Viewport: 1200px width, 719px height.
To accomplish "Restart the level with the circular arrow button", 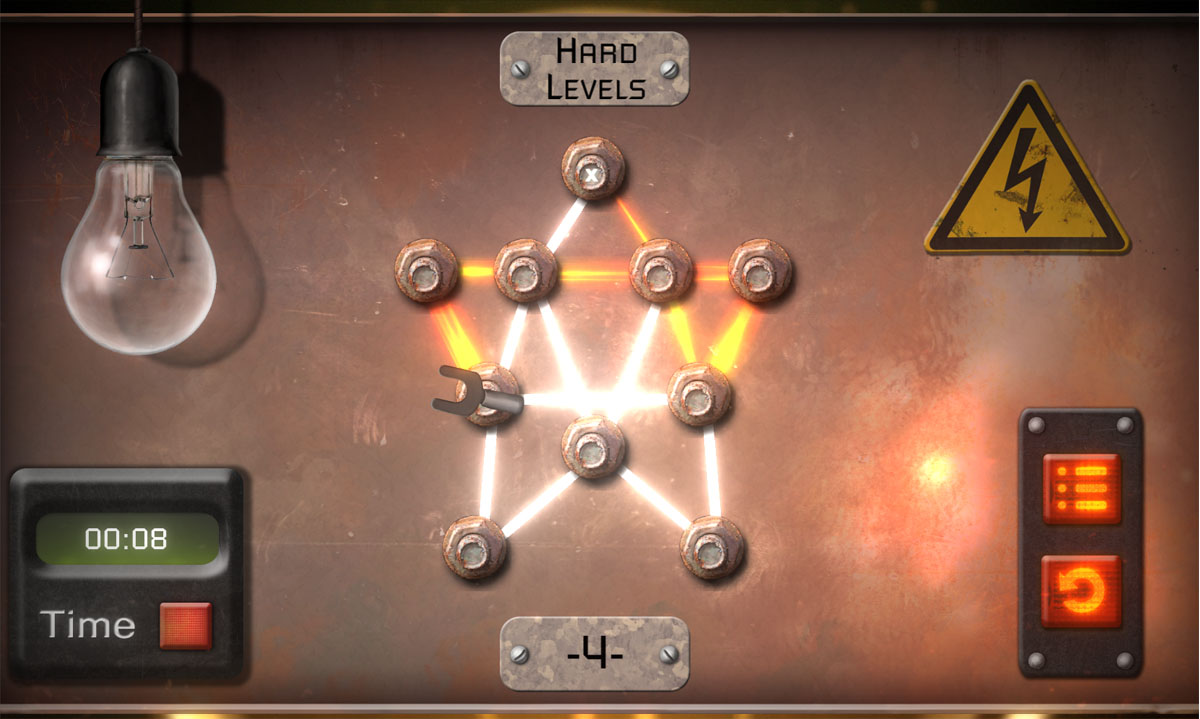I will pos(1081,592).
